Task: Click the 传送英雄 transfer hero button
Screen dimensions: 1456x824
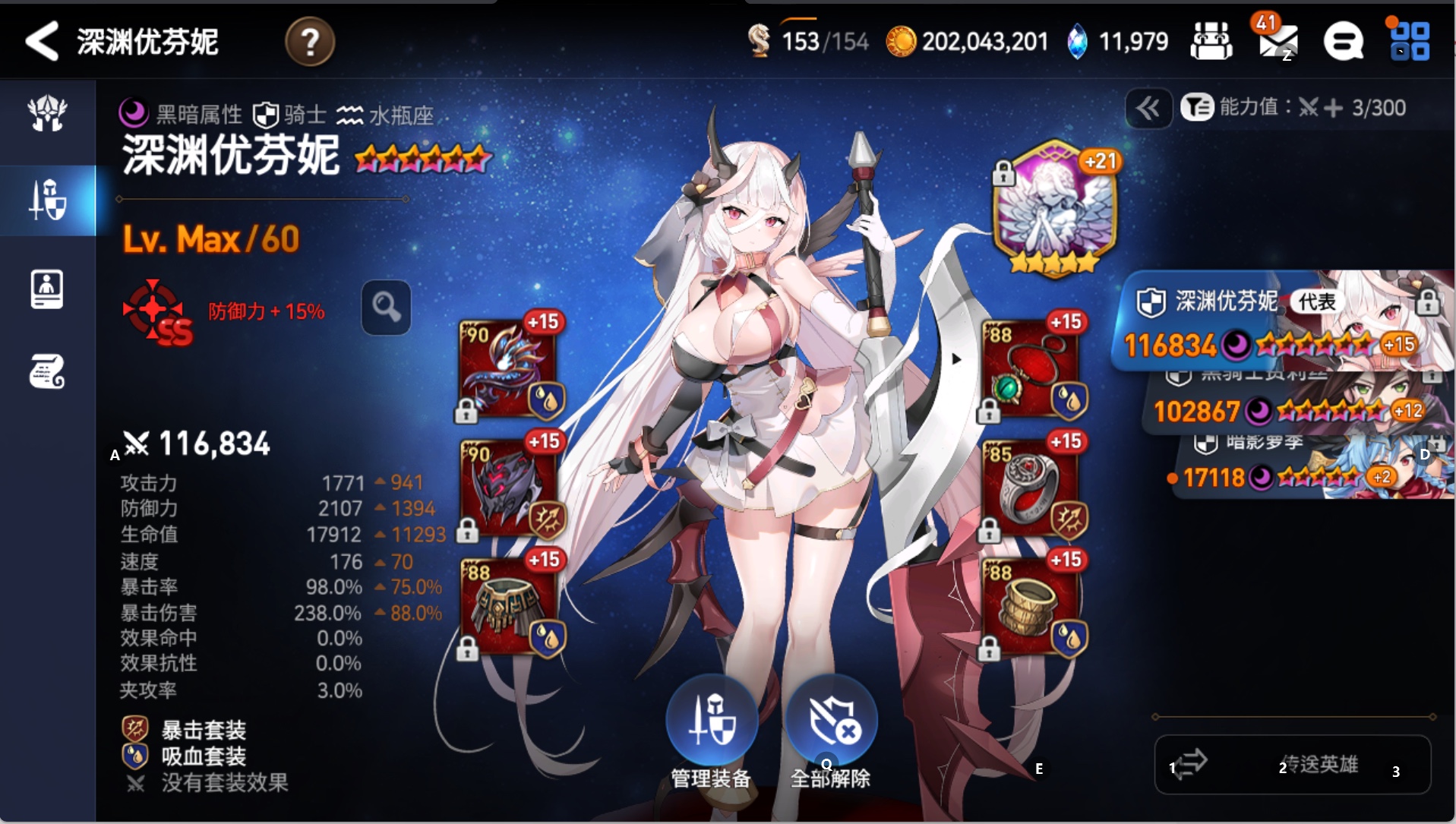Action: coord(1293,764)
